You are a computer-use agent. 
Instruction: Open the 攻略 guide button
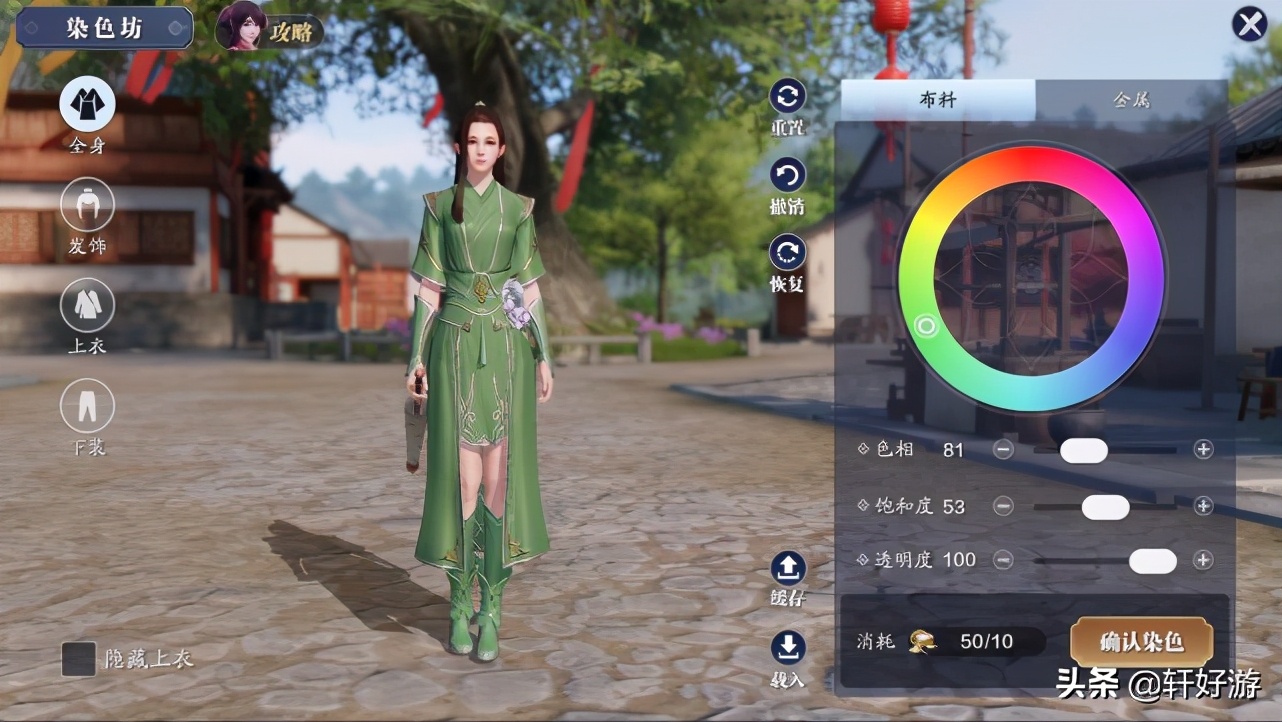269,29
